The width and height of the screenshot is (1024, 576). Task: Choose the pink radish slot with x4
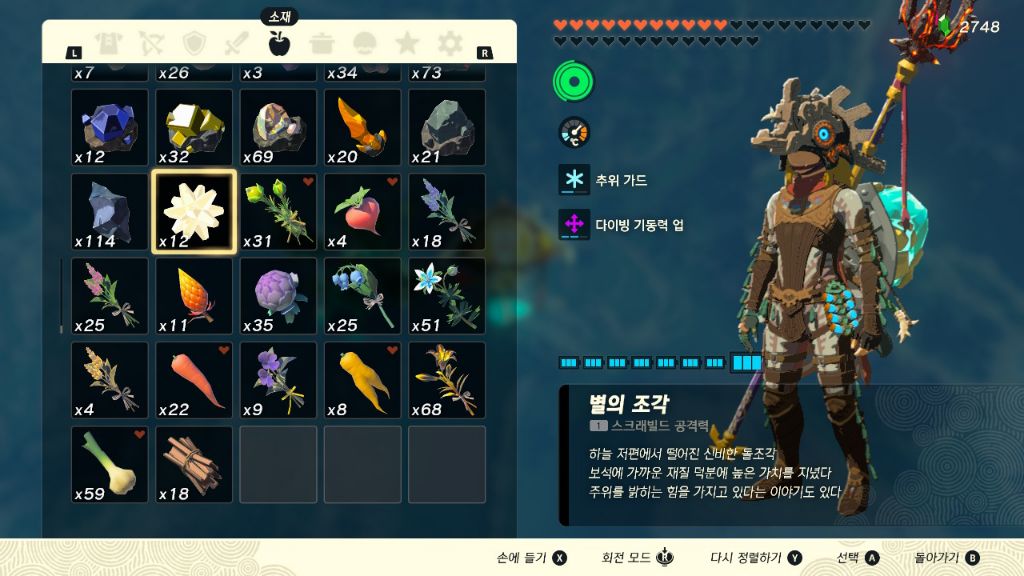tap(362, 212)
